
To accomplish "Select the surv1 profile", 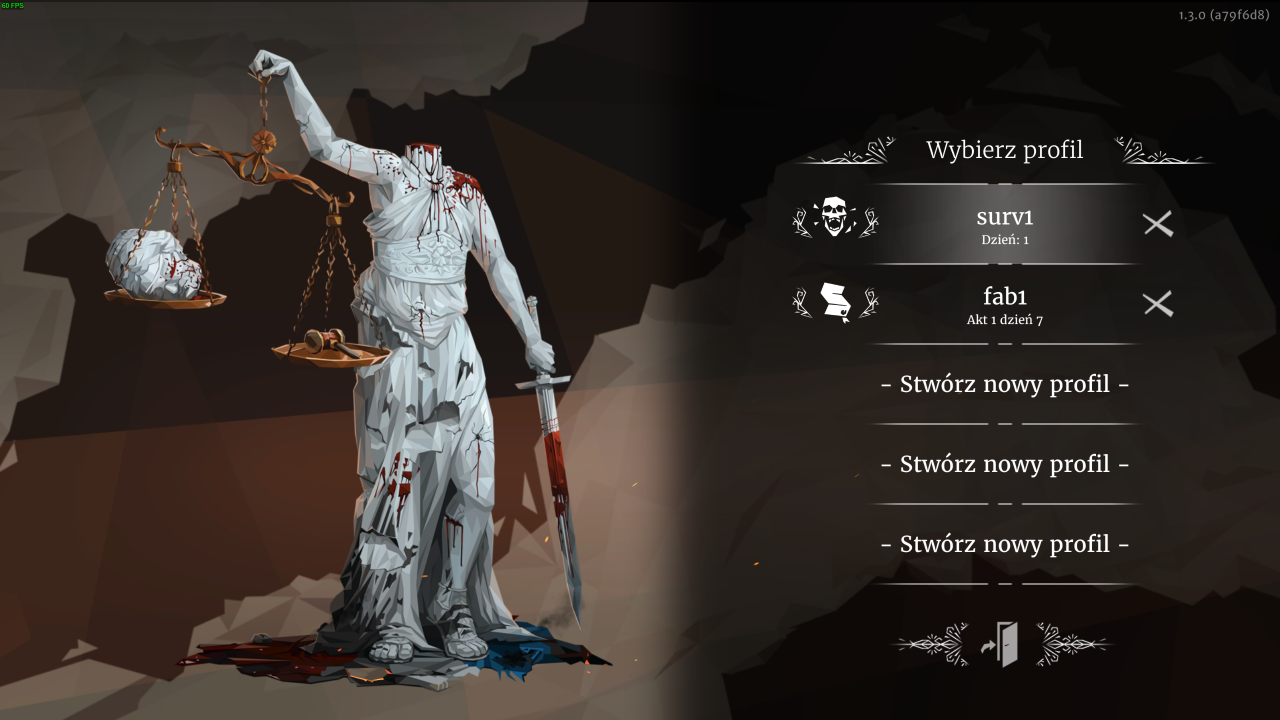I will pos(1004,223).
